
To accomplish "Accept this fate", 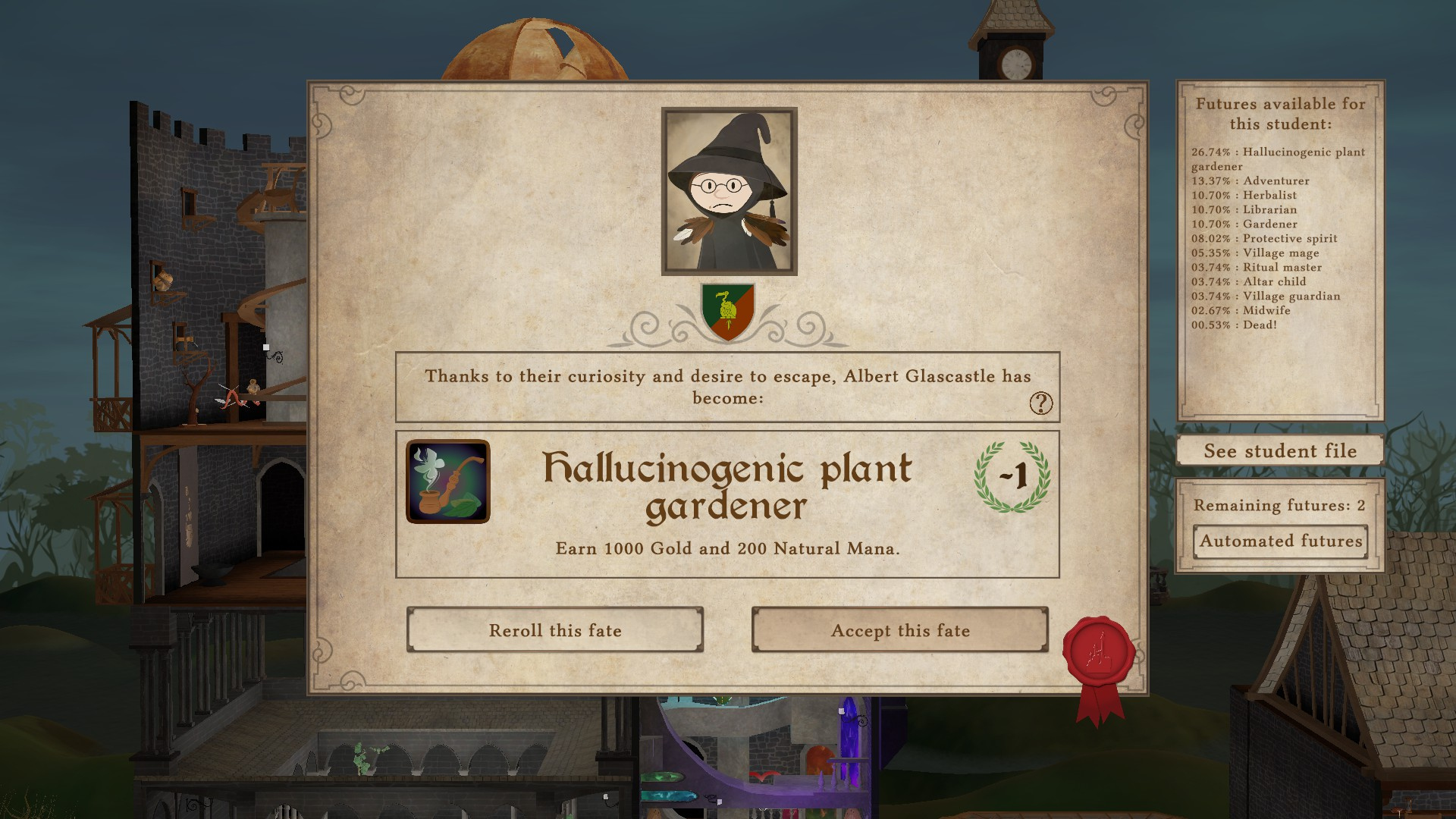I will (900, 630).
